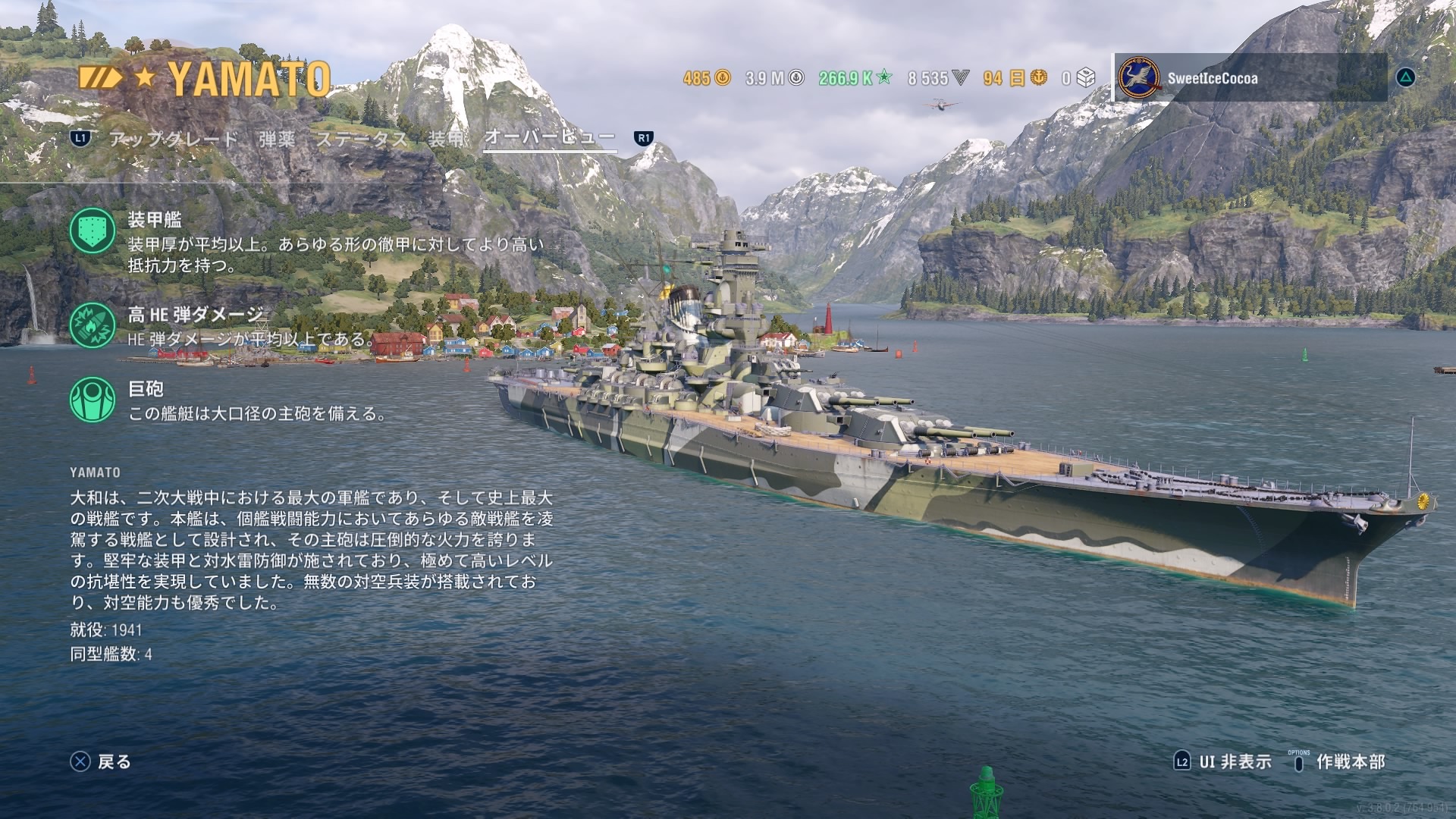This screenshot has width=1456, height=819.
Task: Open 作戦本部 headquarters
Action: (1339, 761)
